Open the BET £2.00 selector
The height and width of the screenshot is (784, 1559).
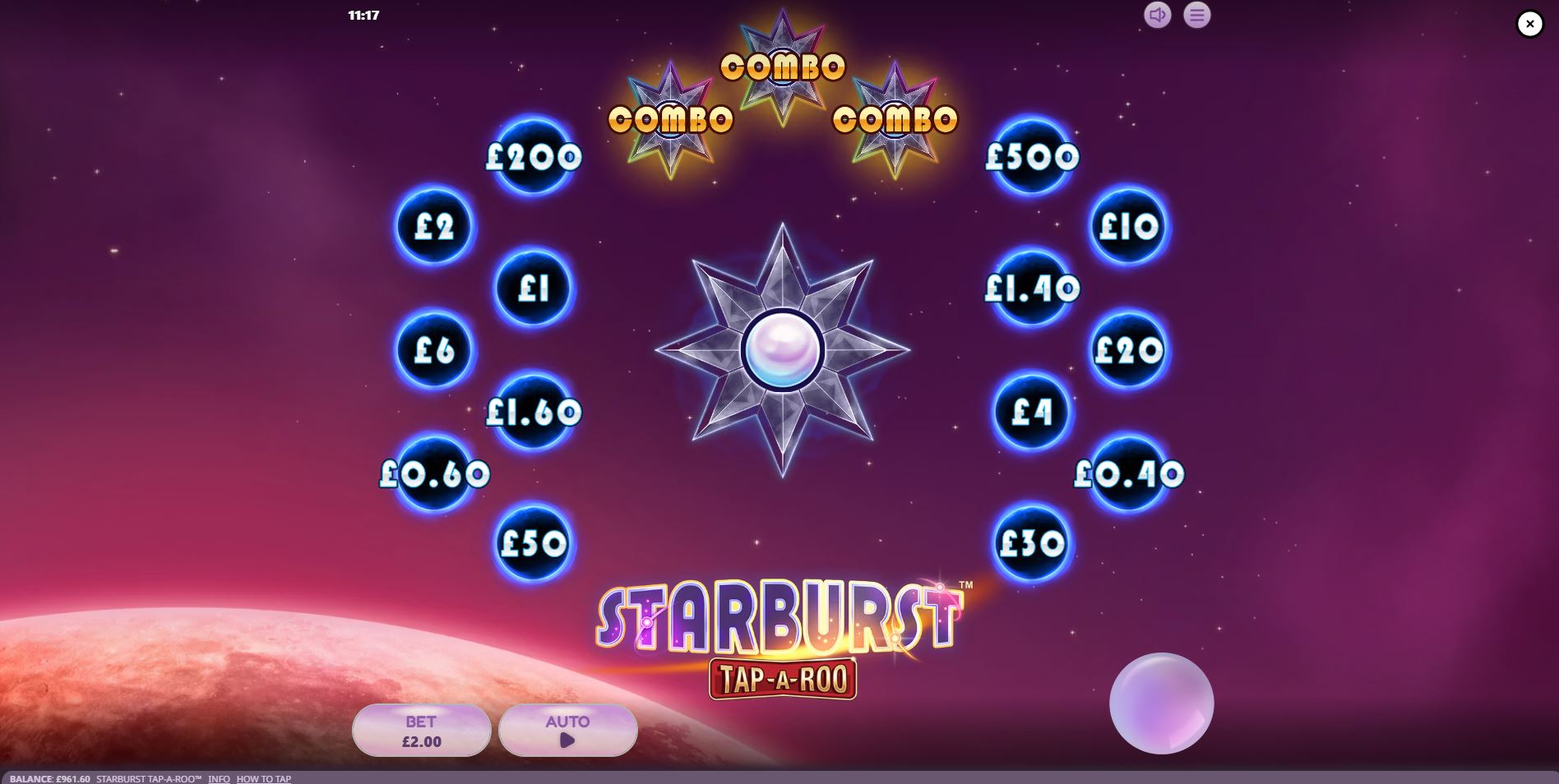(x=421, y=730)
